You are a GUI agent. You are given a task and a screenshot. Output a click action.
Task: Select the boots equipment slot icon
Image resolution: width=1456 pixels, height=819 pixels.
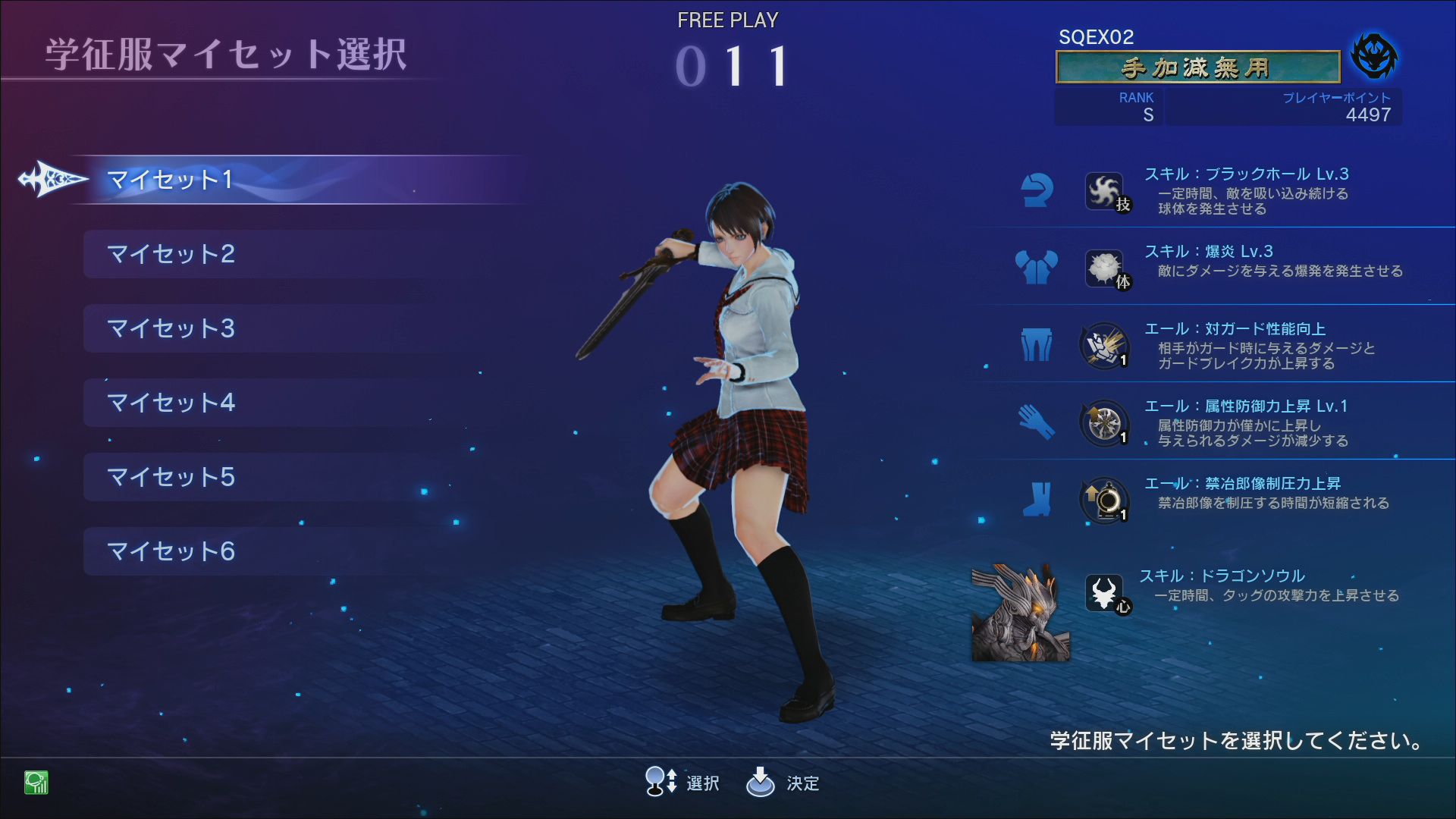click(x=1037, y=500)
